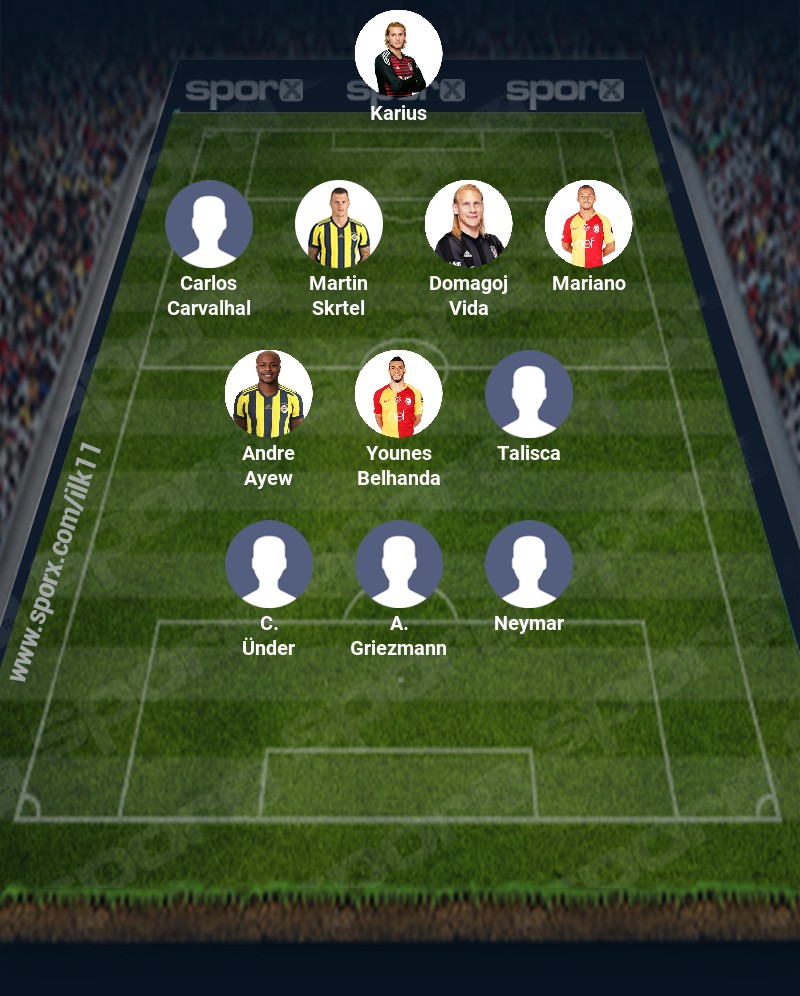Choose the Neymar forward slot

(528, 564)
